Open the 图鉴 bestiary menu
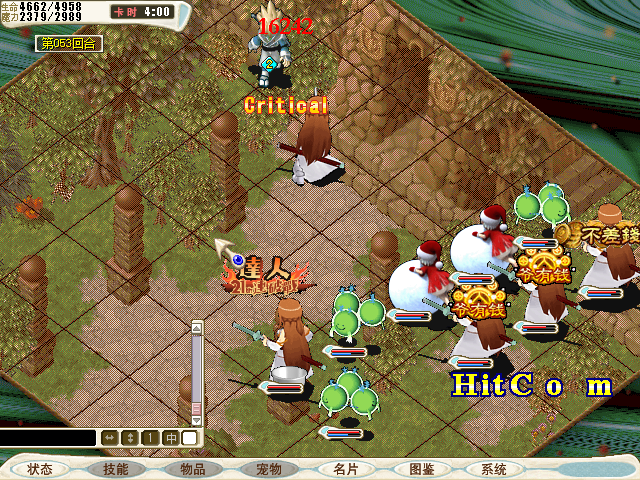 point(420,468)
